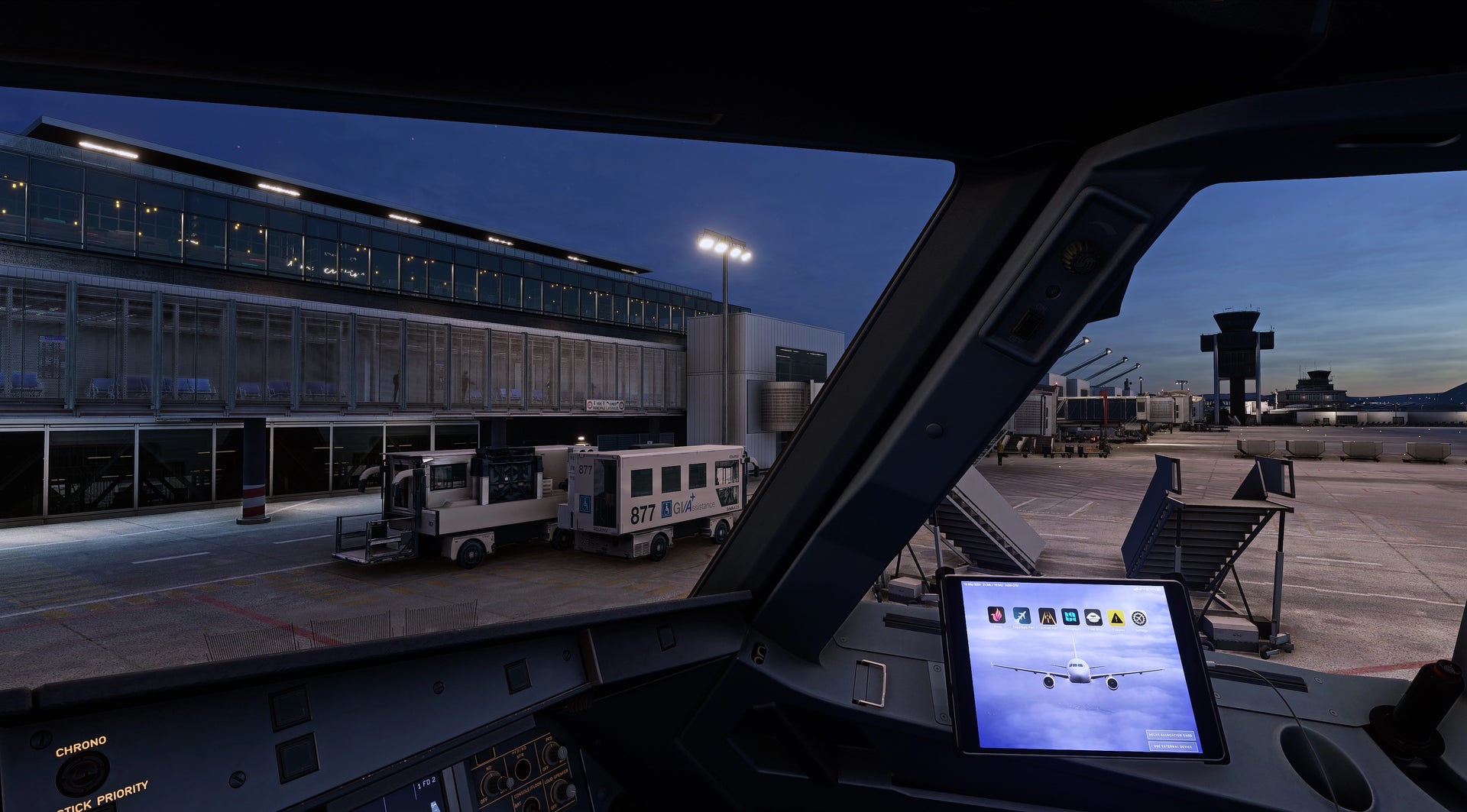This screenshot has height=812, width=1467.
Task: Push the CHRONO button on the glareshield
Action: (81, 772)
